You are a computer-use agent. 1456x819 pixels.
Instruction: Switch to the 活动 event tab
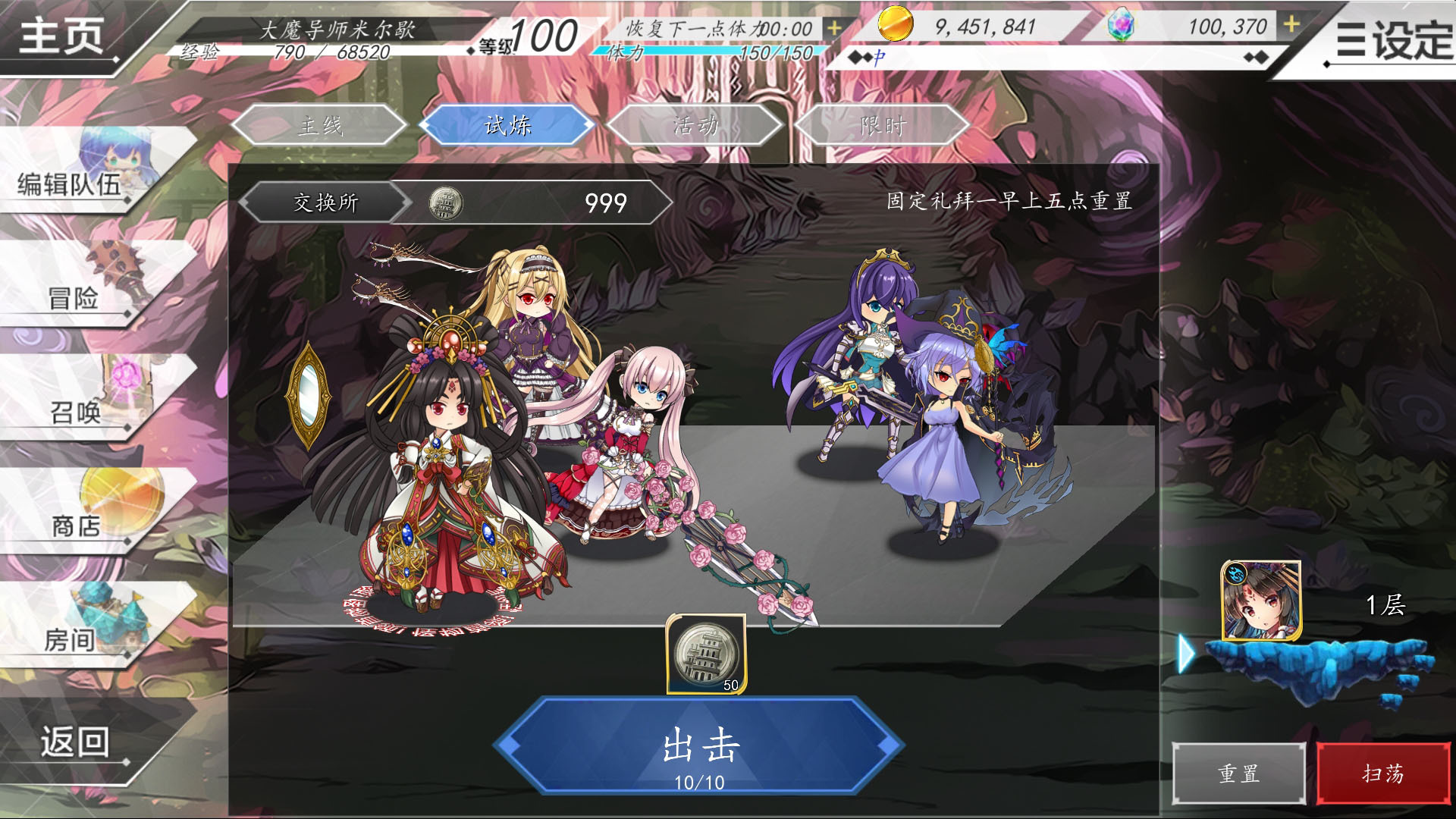695,125
